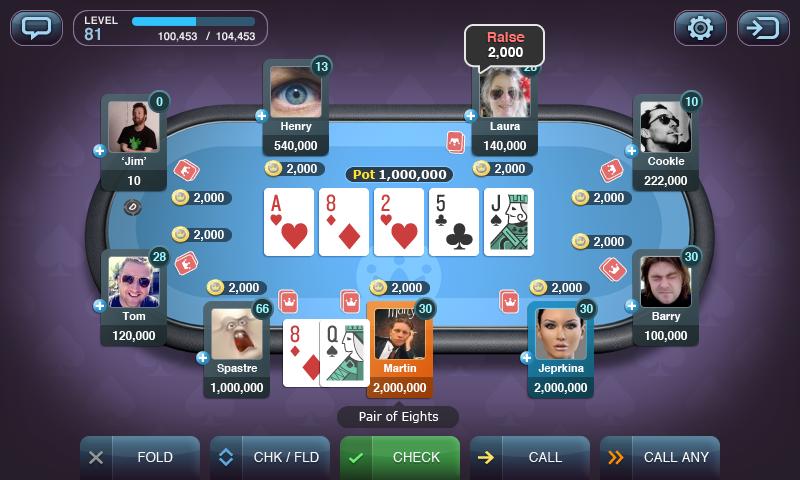Screen dimensions: 800x480
Task: Open the chat speech bubble
Action: coord(36,27)
